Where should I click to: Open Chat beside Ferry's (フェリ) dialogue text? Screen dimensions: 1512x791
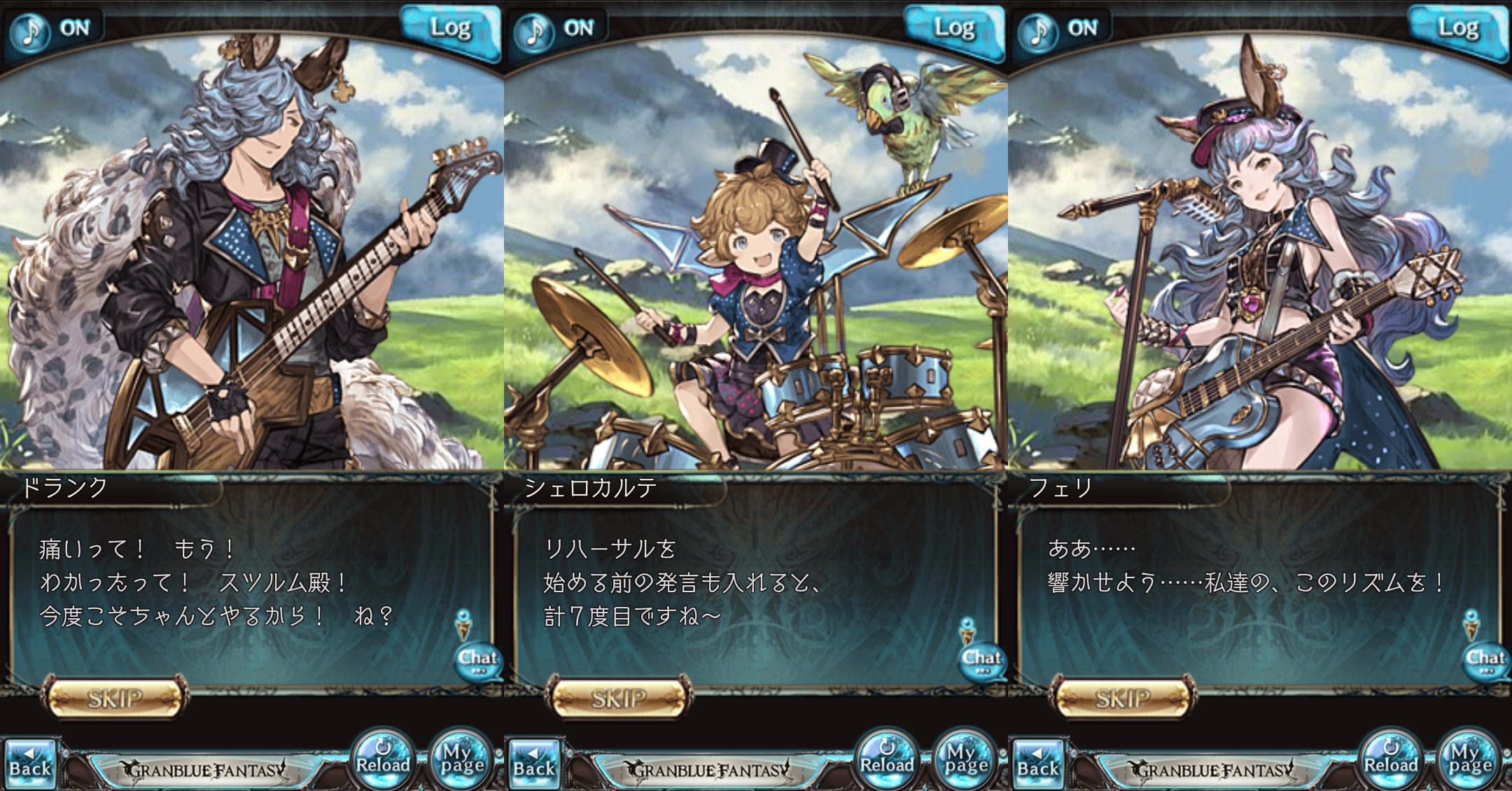(x=1485, y=659)
